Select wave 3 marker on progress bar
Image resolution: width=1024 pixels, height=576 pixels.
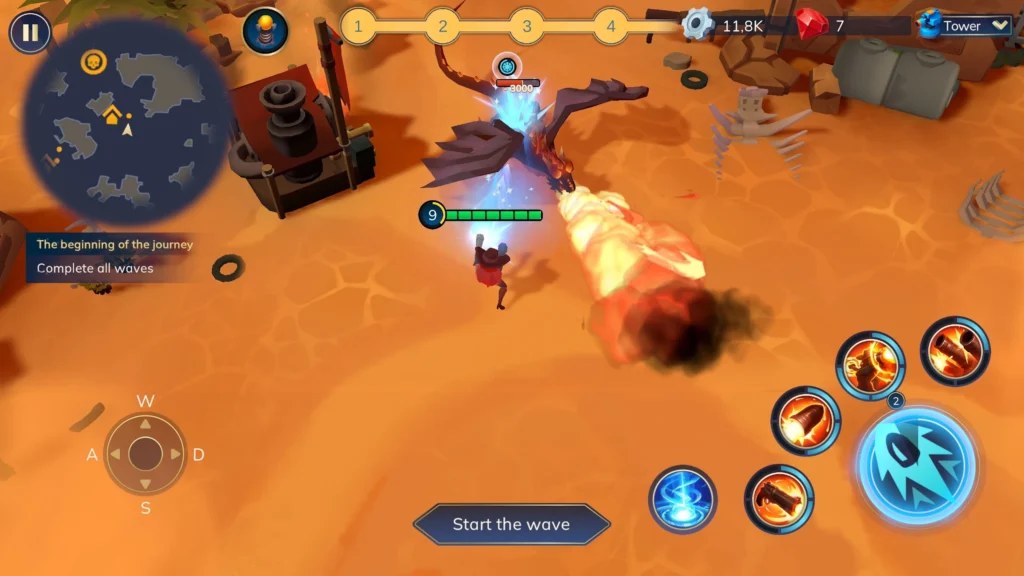527,26
